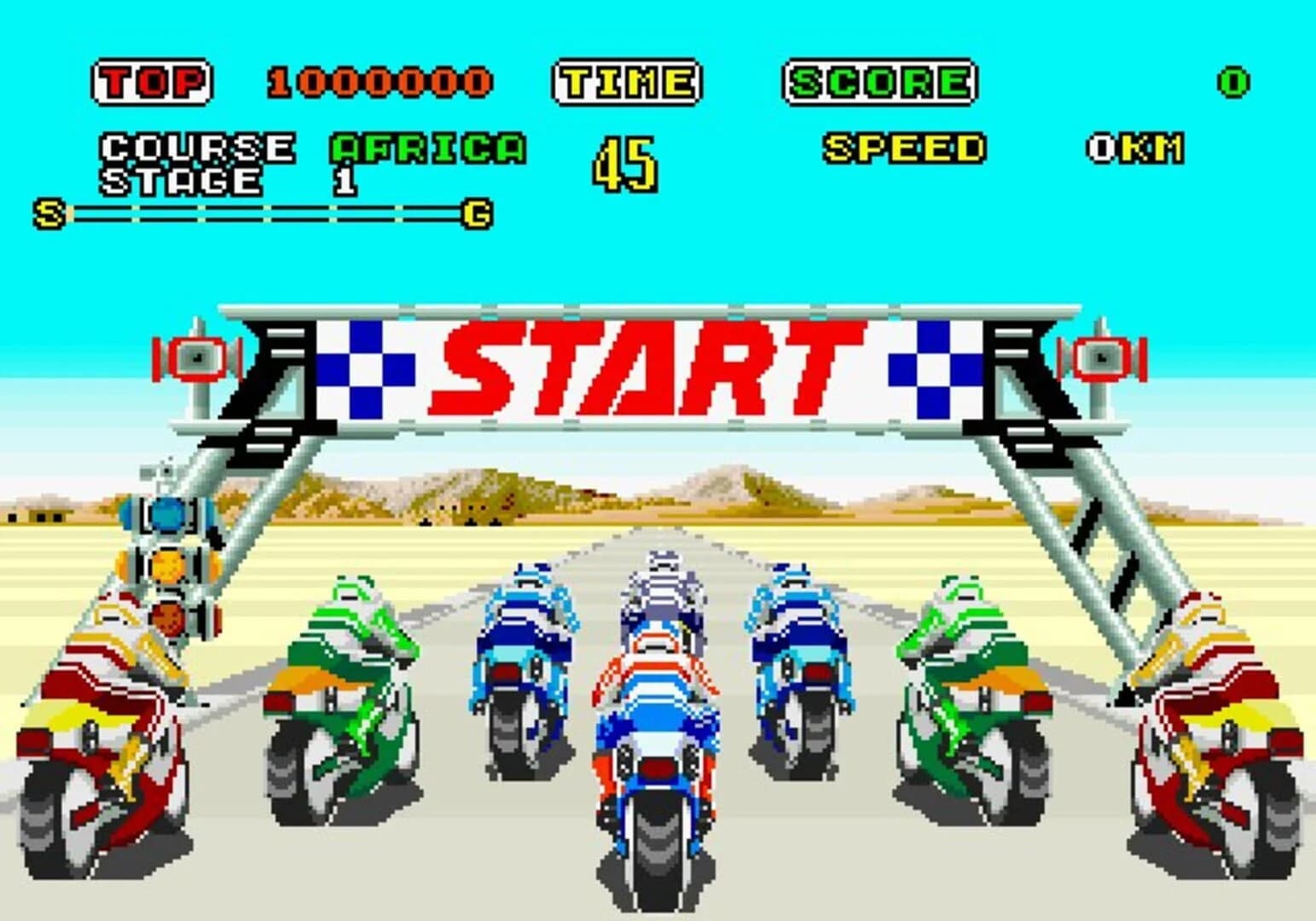Image resolution: width=1316 pixels, height=921 pixels.
Task: Click the TOP score label
Action: click(151, 81)
